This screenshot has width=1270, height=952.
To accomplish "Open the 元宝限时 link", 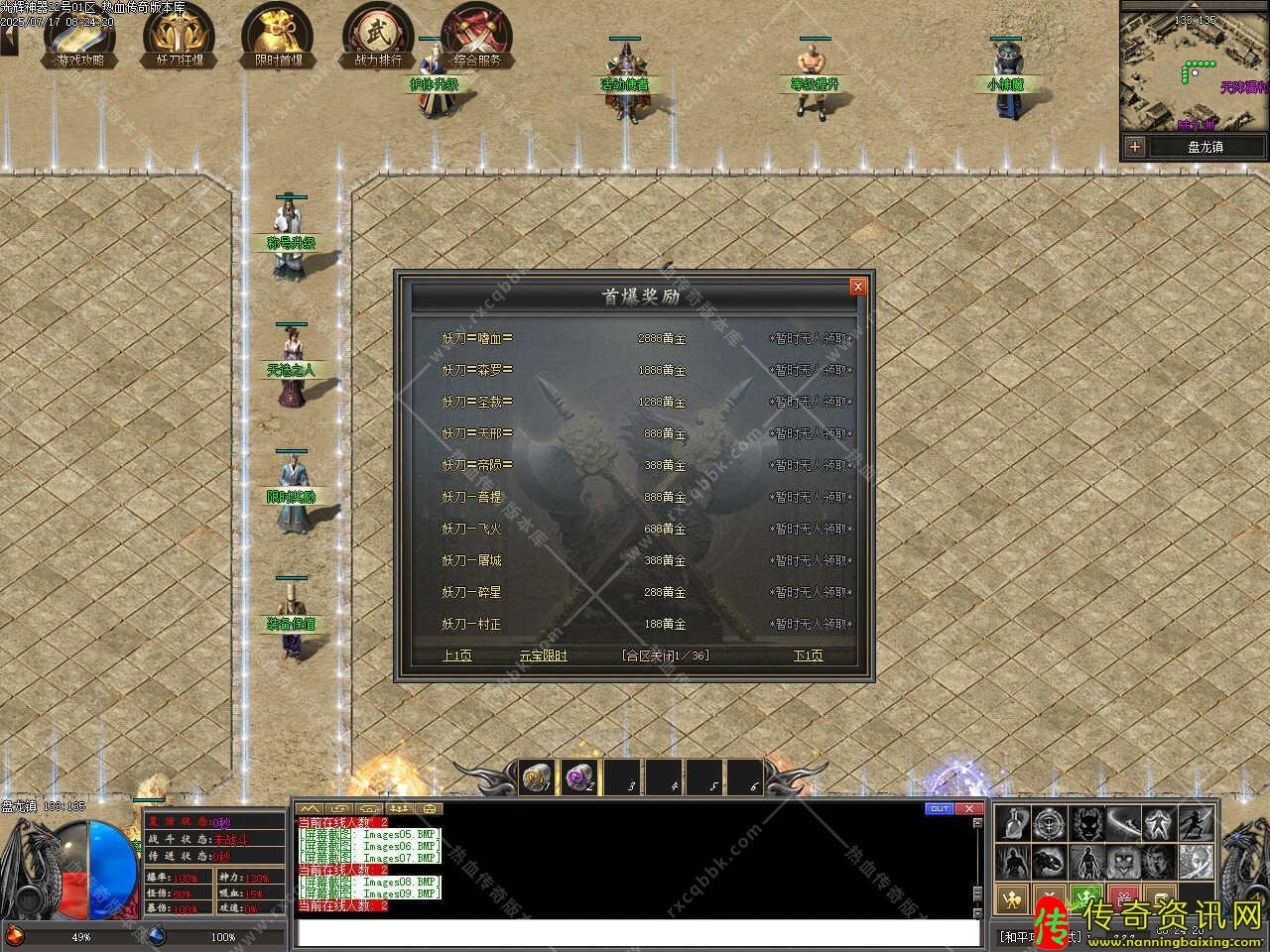I will (x=544, y=655).
